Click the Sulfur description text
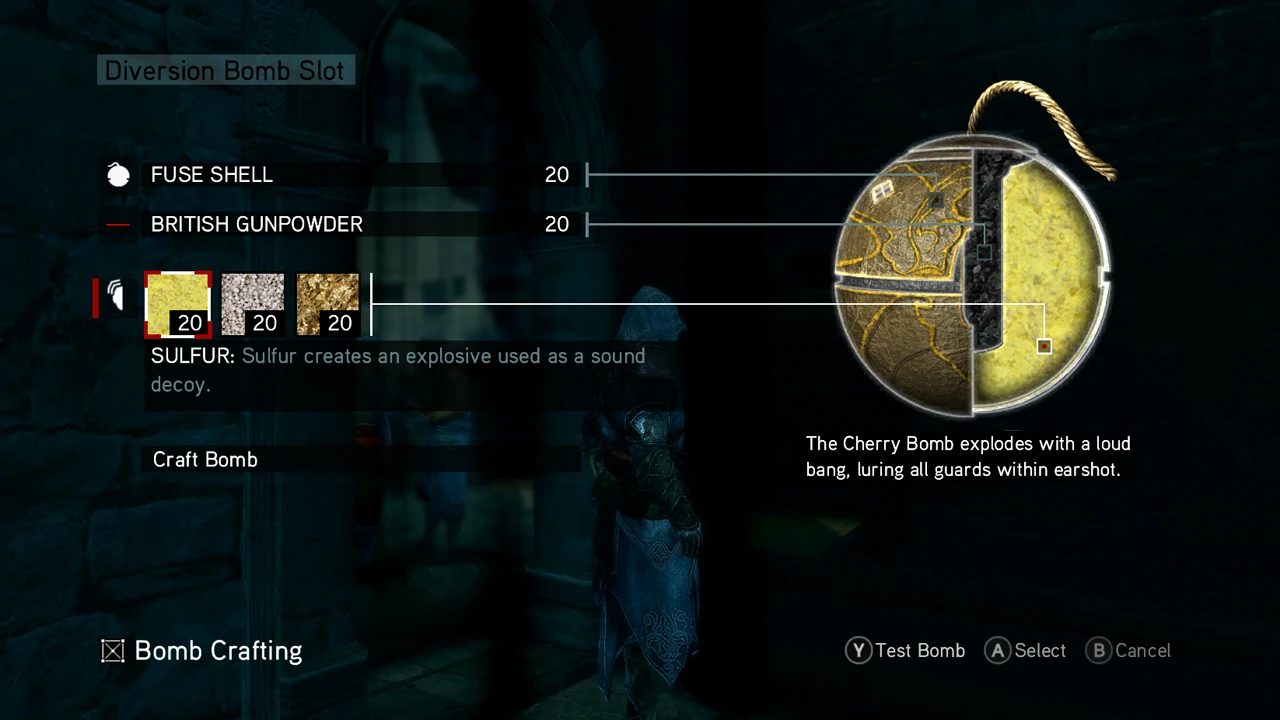The height and width of the screenshot is (720, 1280). pyautogui.click(x=398, y=370)
